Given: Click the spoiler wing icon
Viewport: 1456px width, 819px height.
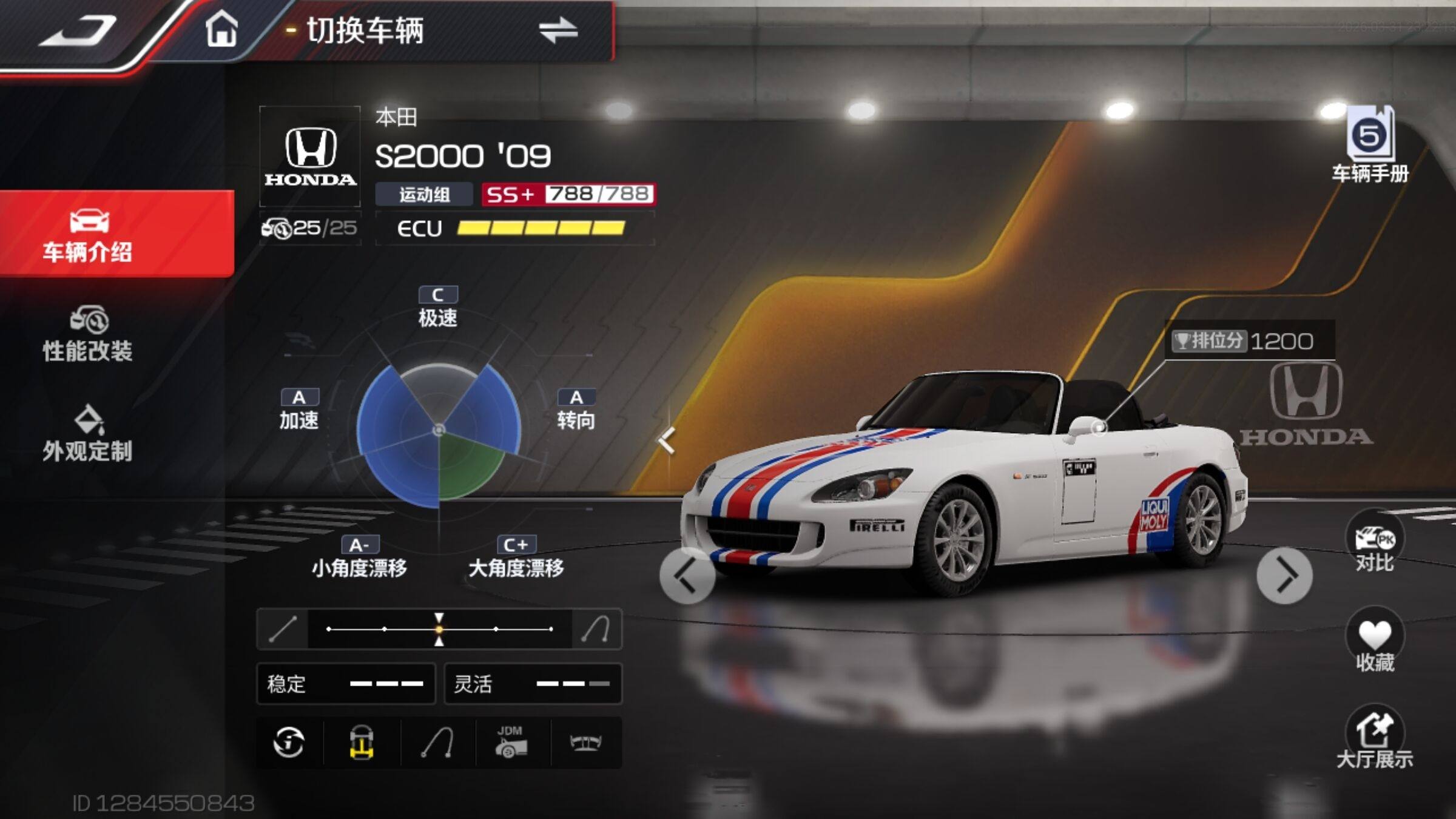Looking at the screenshot, I should tap(585, 743).
